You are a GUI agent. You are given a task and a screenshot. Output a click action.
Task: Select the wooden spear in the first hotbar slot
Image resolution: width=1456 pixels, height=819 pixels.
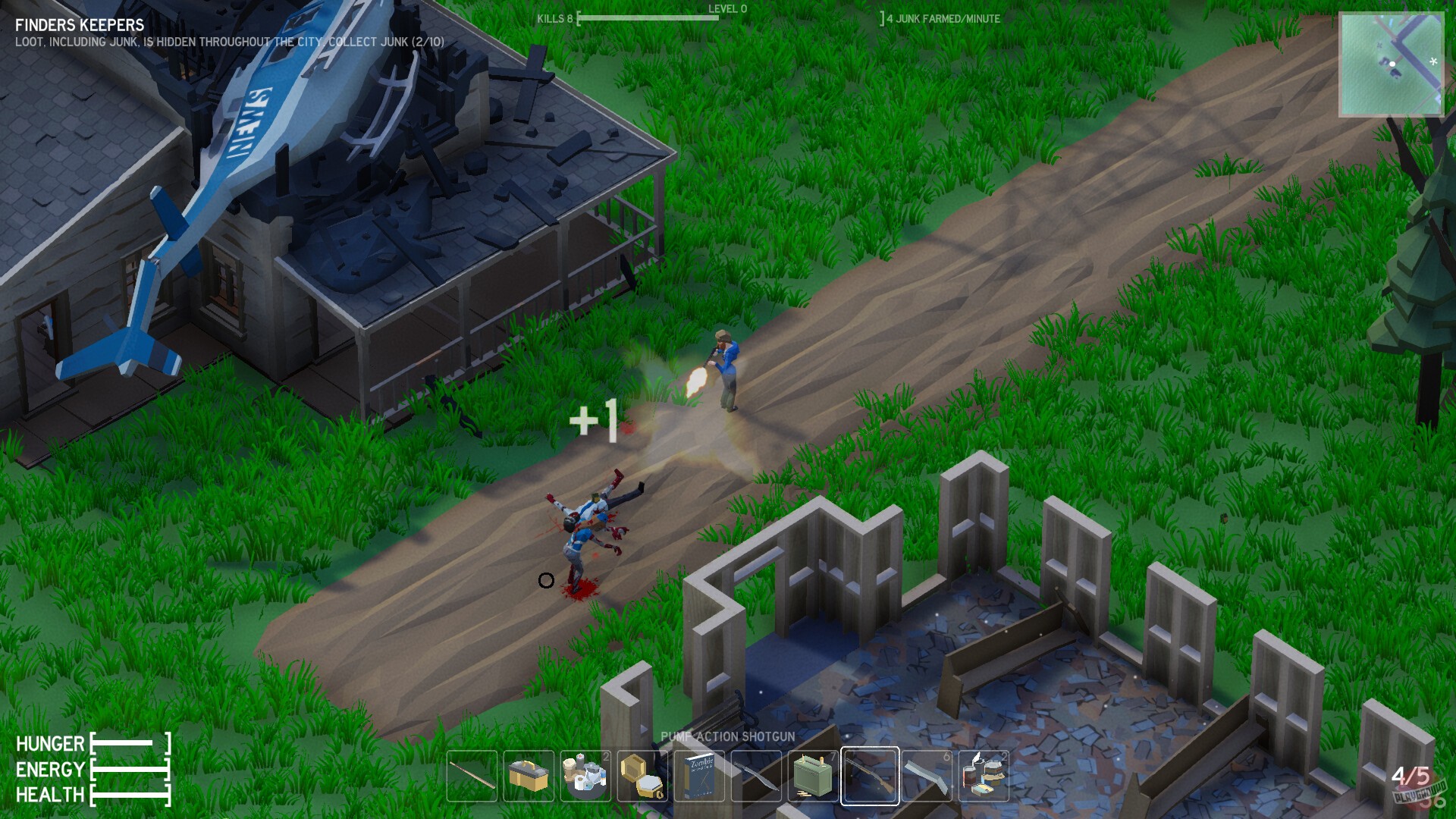[472, 776]
